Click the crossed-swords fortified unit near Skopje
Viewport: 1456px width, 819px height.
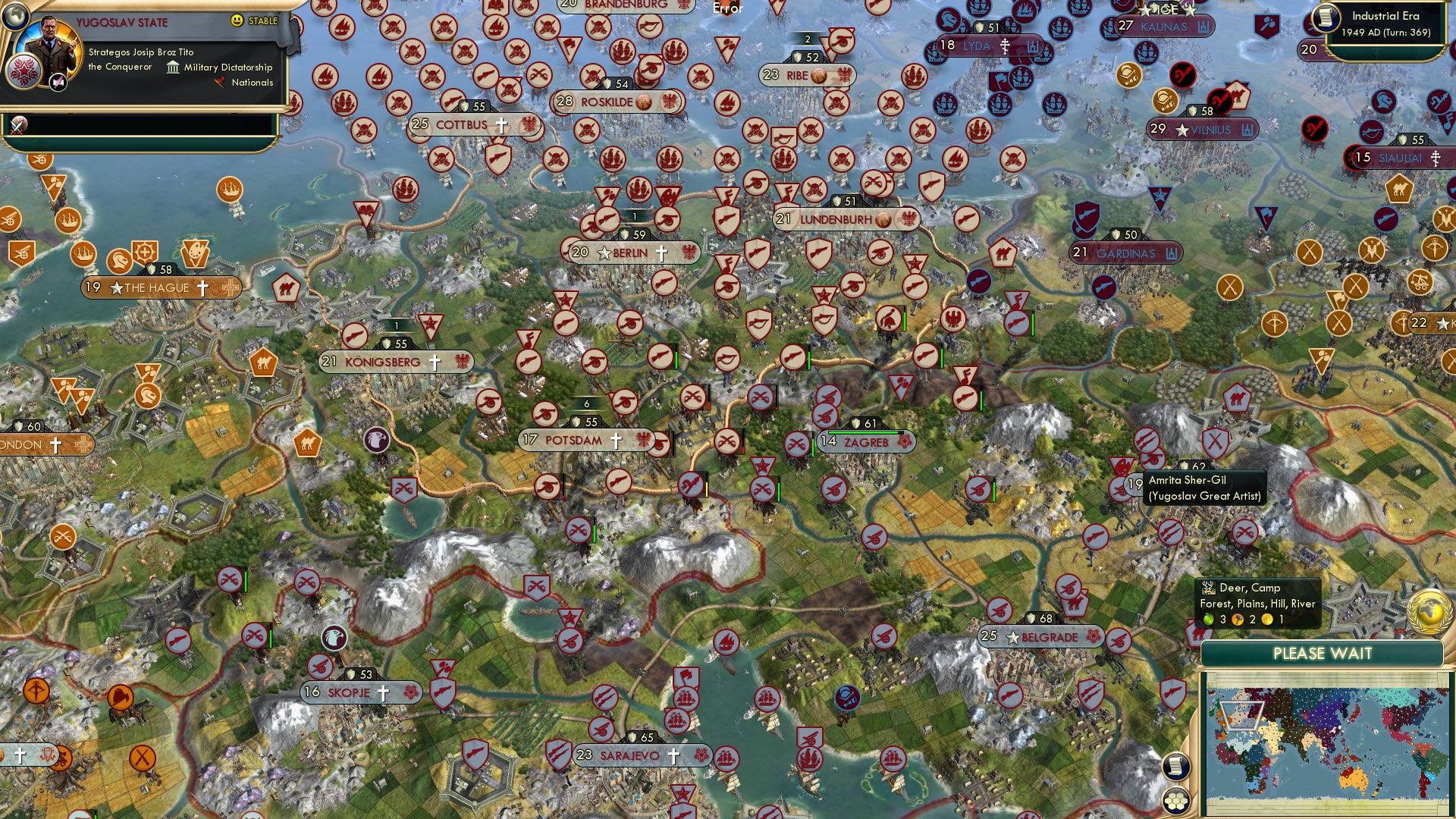[253, 635]
